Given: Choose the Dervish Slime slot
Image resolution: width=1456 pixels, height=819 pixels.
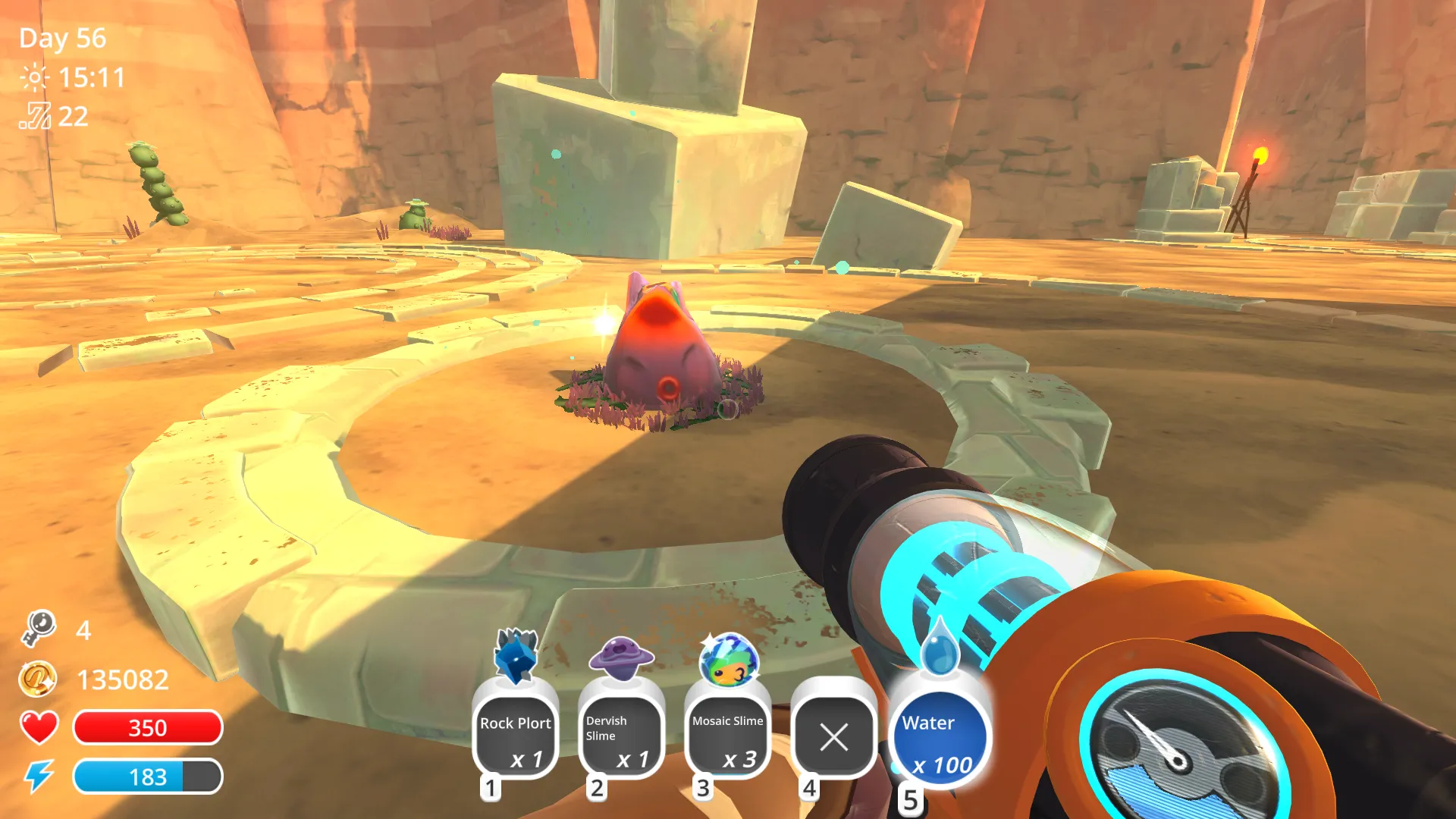Looking at the screenshot, I should pos(622,736).
